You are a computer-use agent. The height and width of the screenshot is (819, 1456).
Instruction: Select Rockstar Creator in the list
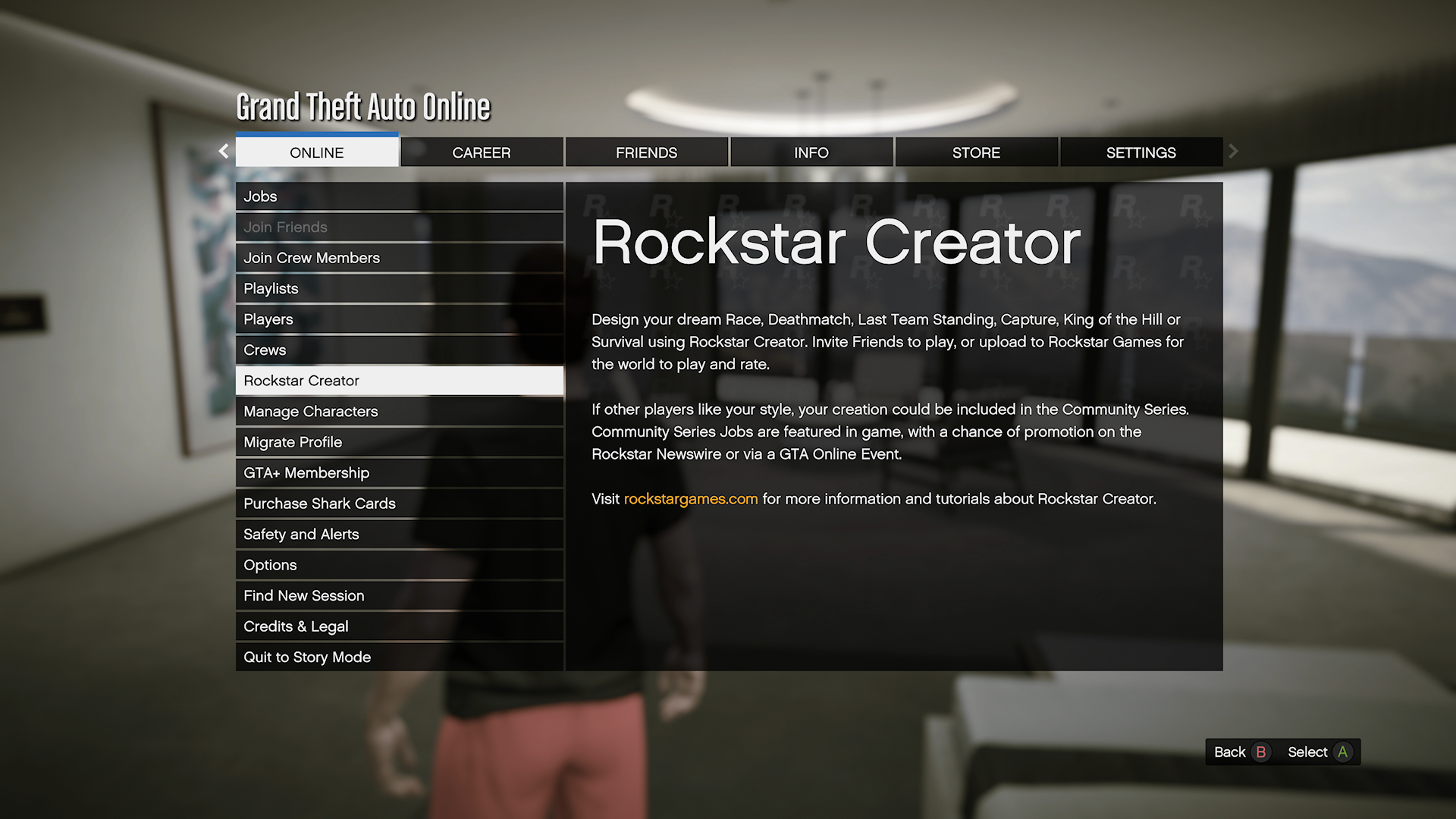[x=399, y=381]
